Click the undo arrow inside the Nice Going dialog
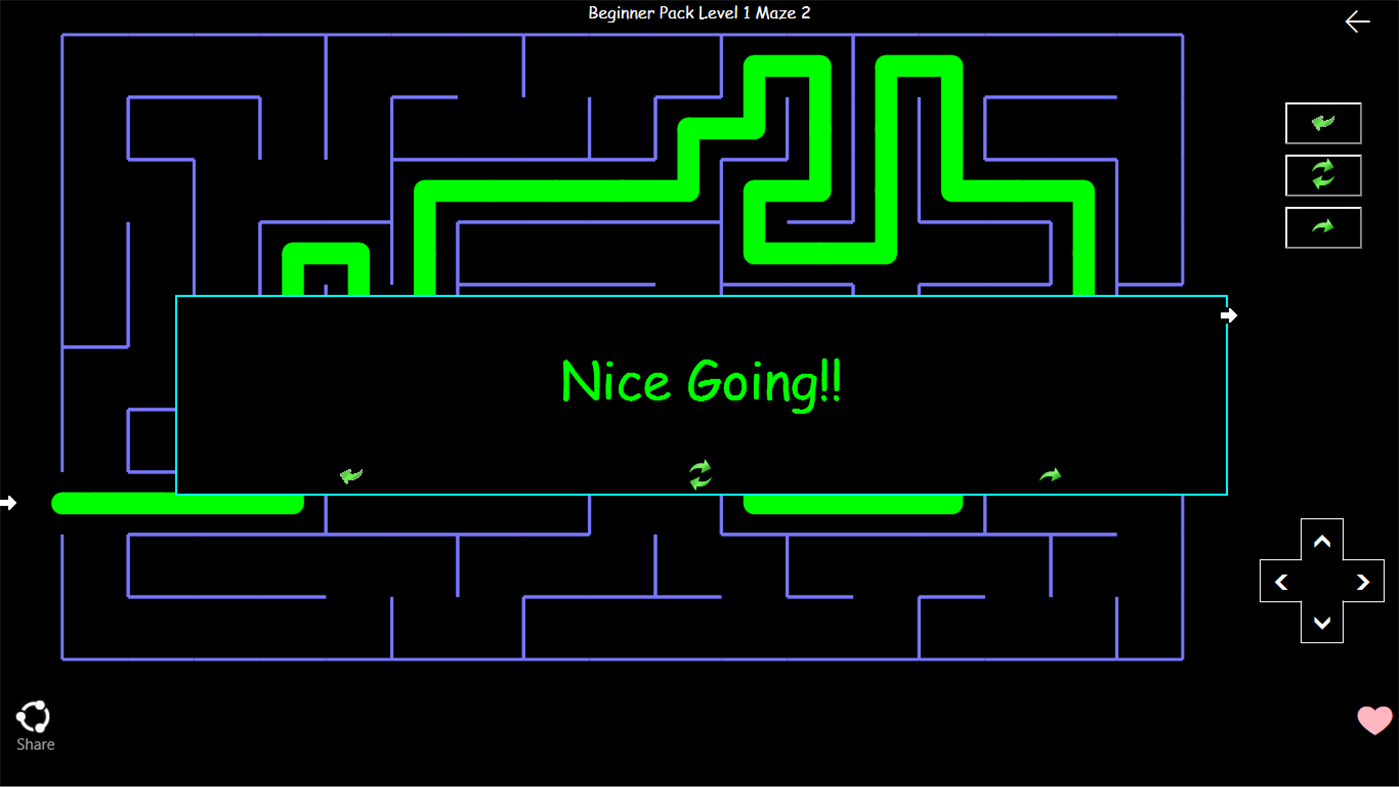1399x787 pixels. [x=351, y=474]
